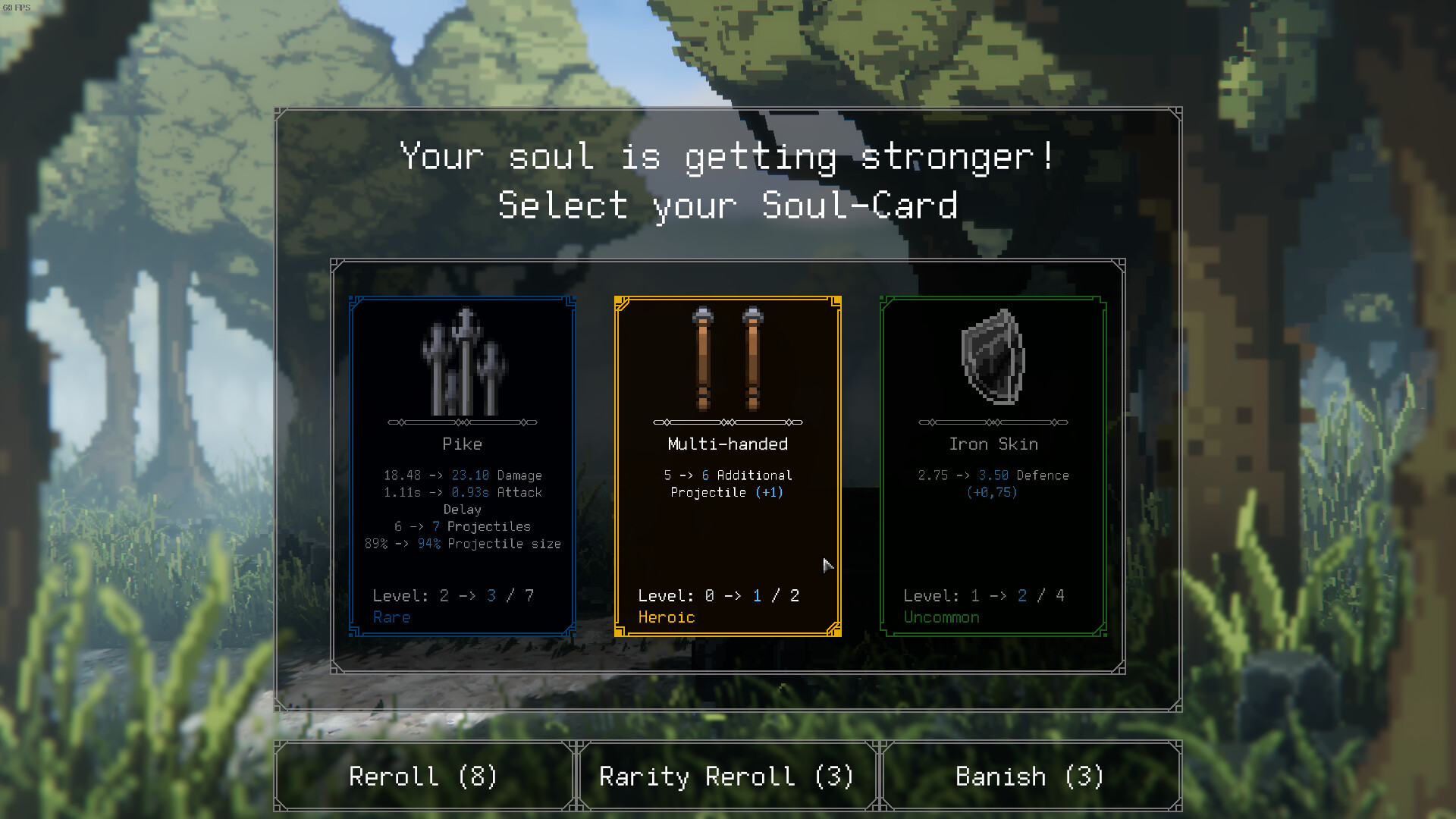Click the Multi-handed wands icon
The height and width of the screenshot is (819, 1456).
coord(726,356)
